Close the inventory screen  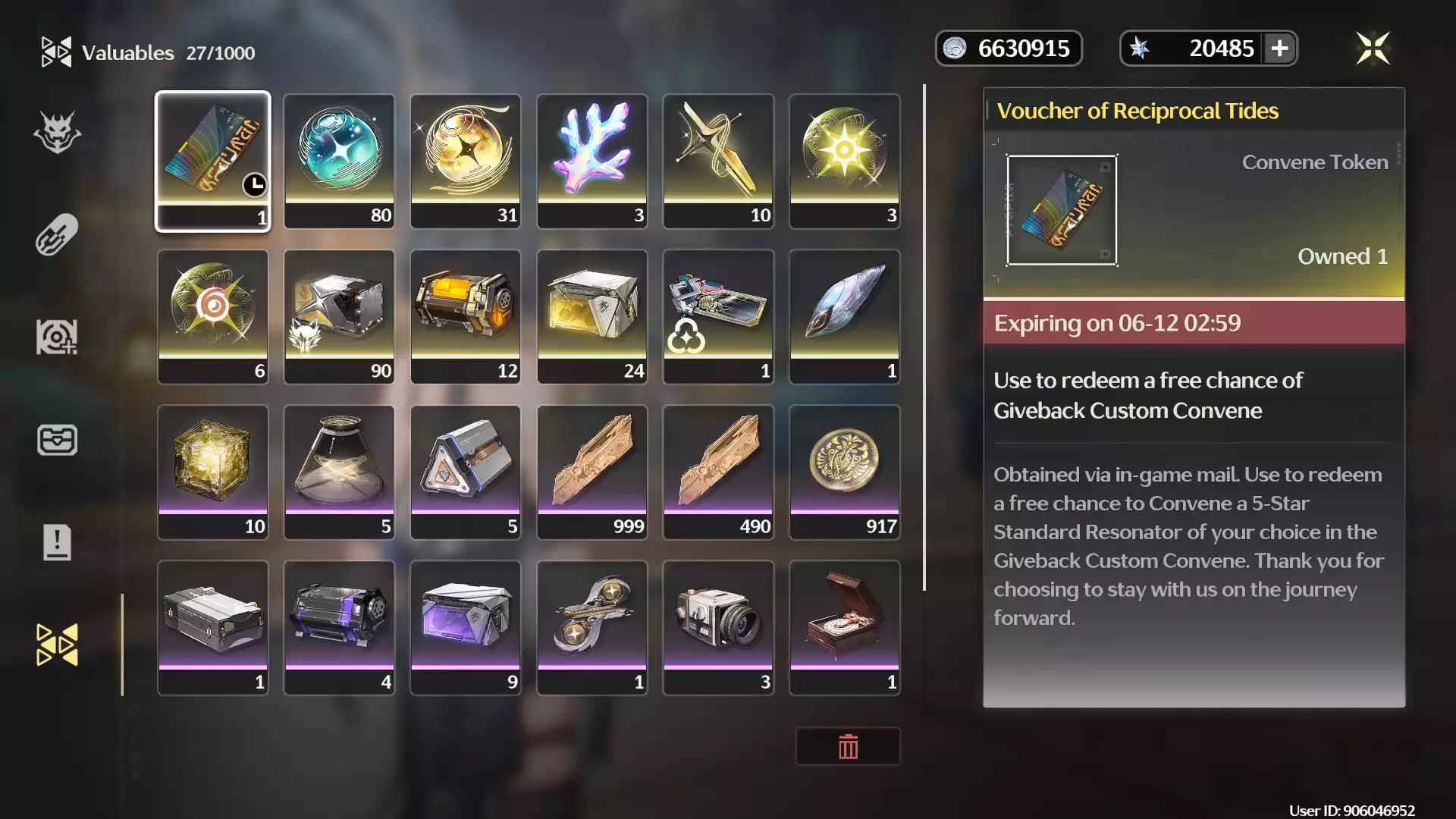(1373, 49)
